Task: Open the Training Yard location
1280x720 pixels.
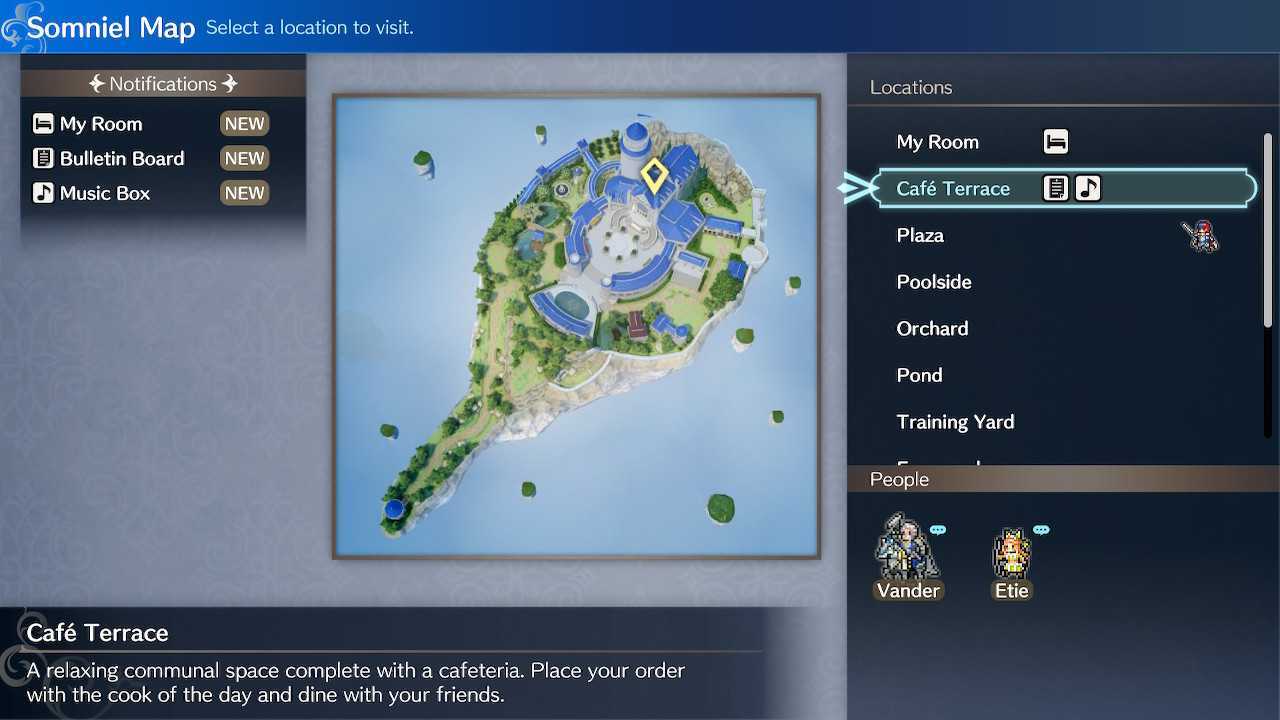Action: 955,422
